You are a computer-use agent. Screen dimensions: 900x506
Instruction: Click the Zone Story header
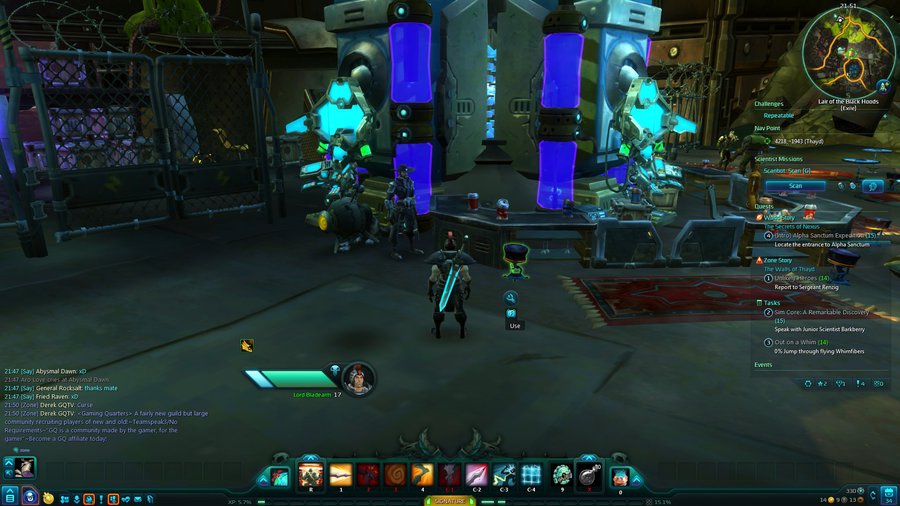point(778,260)
